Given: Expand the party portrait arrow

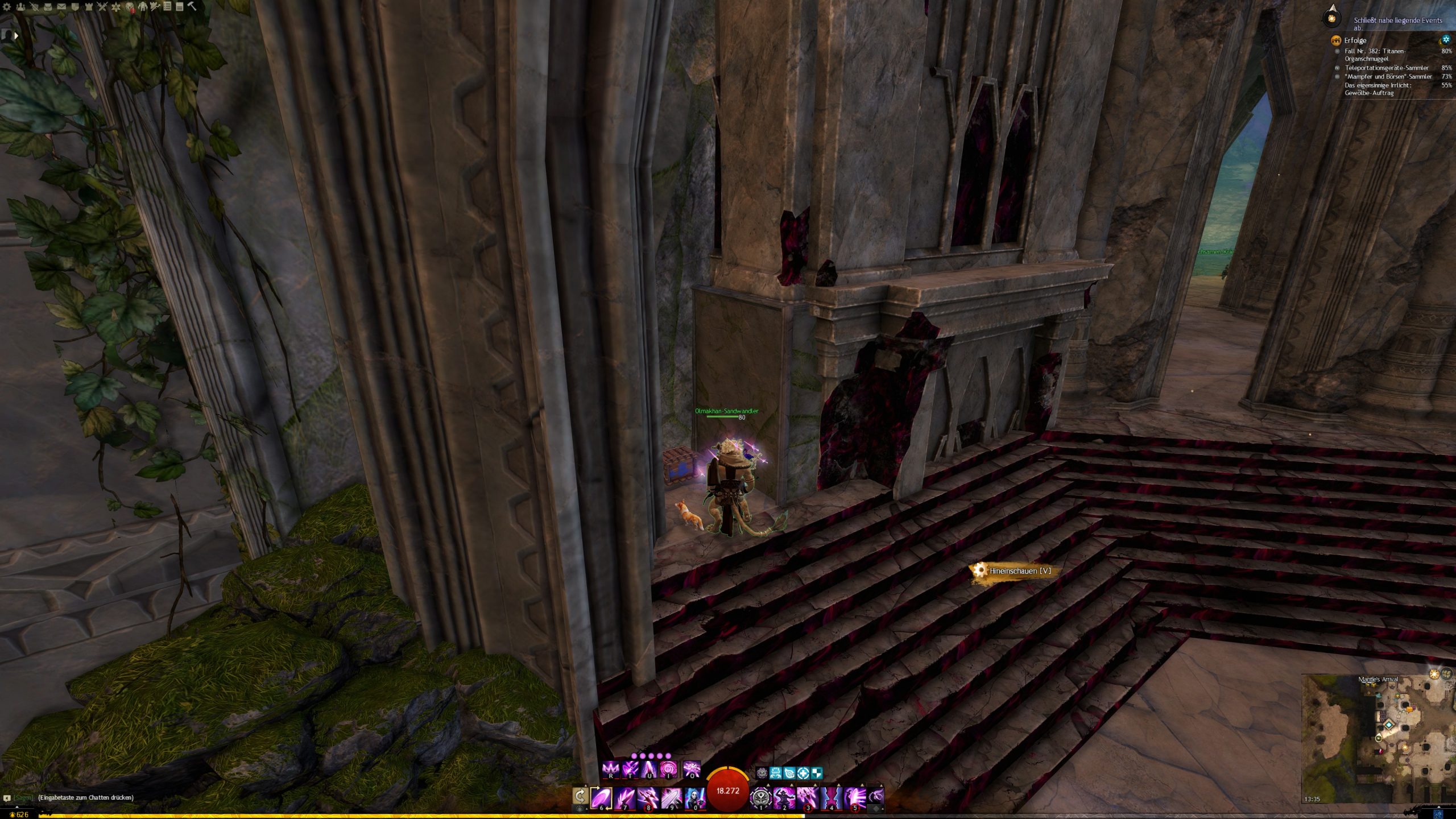Looking at the screenshot, I should (16, 35).
